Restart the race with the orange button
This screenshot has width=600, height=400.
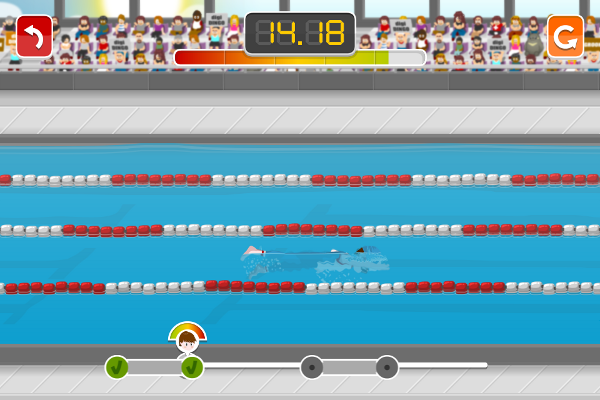pyautogui.click(x=565, y=36)
